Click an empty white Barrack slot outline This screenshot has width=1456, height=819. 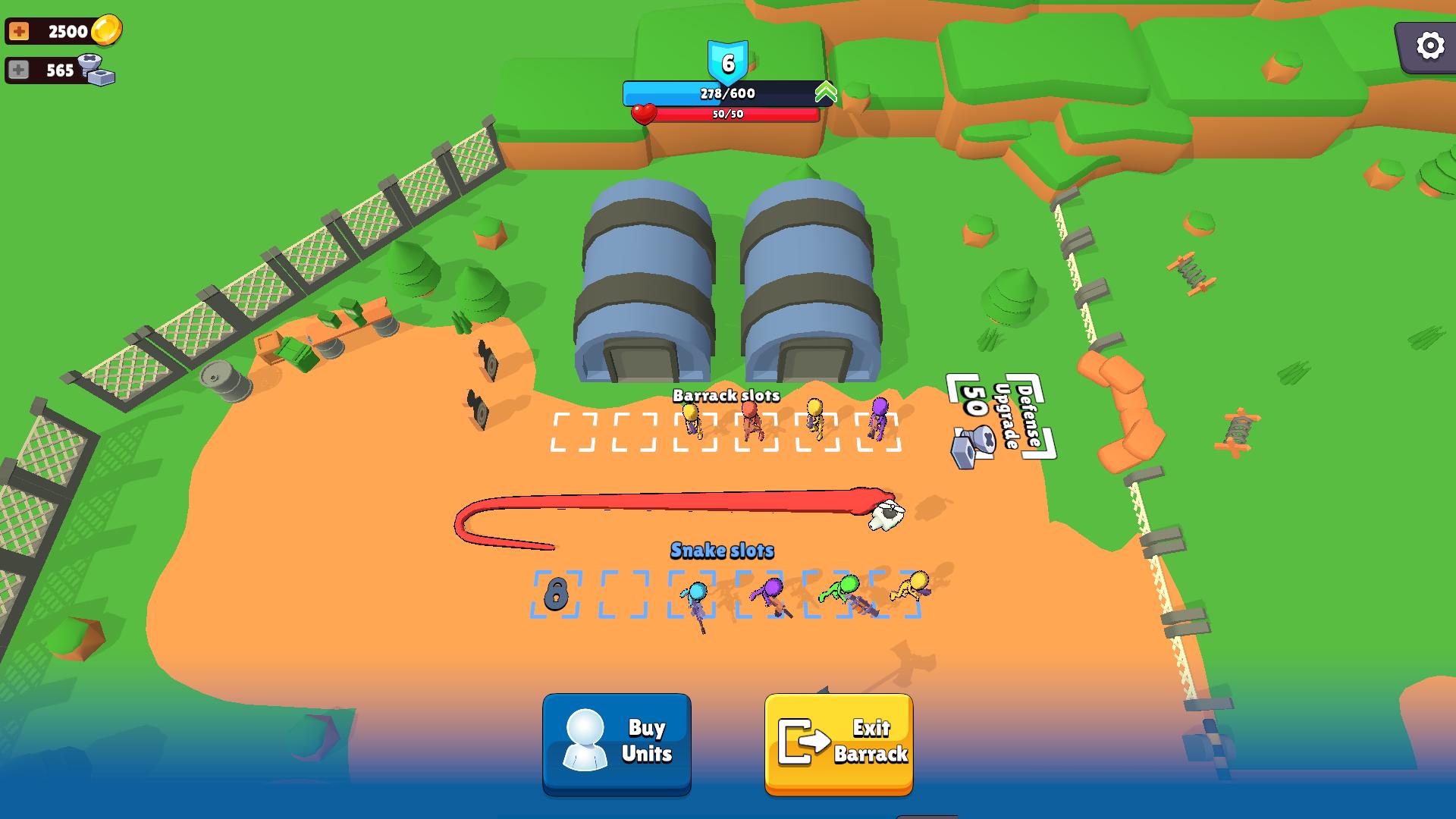[x=573, y=431]
